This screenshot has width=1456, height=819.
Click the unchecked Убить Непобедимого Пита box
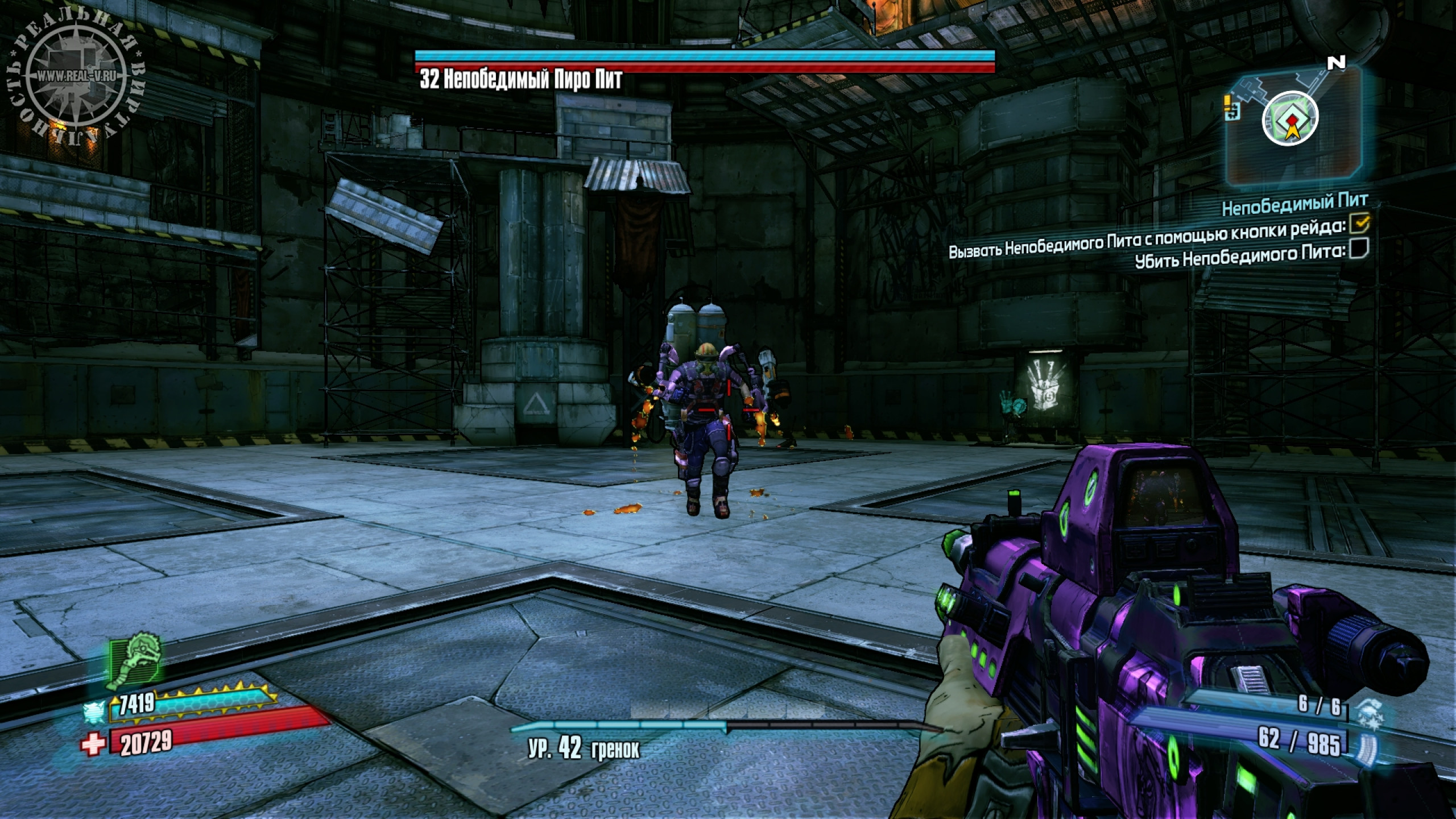pos(1358,249)
